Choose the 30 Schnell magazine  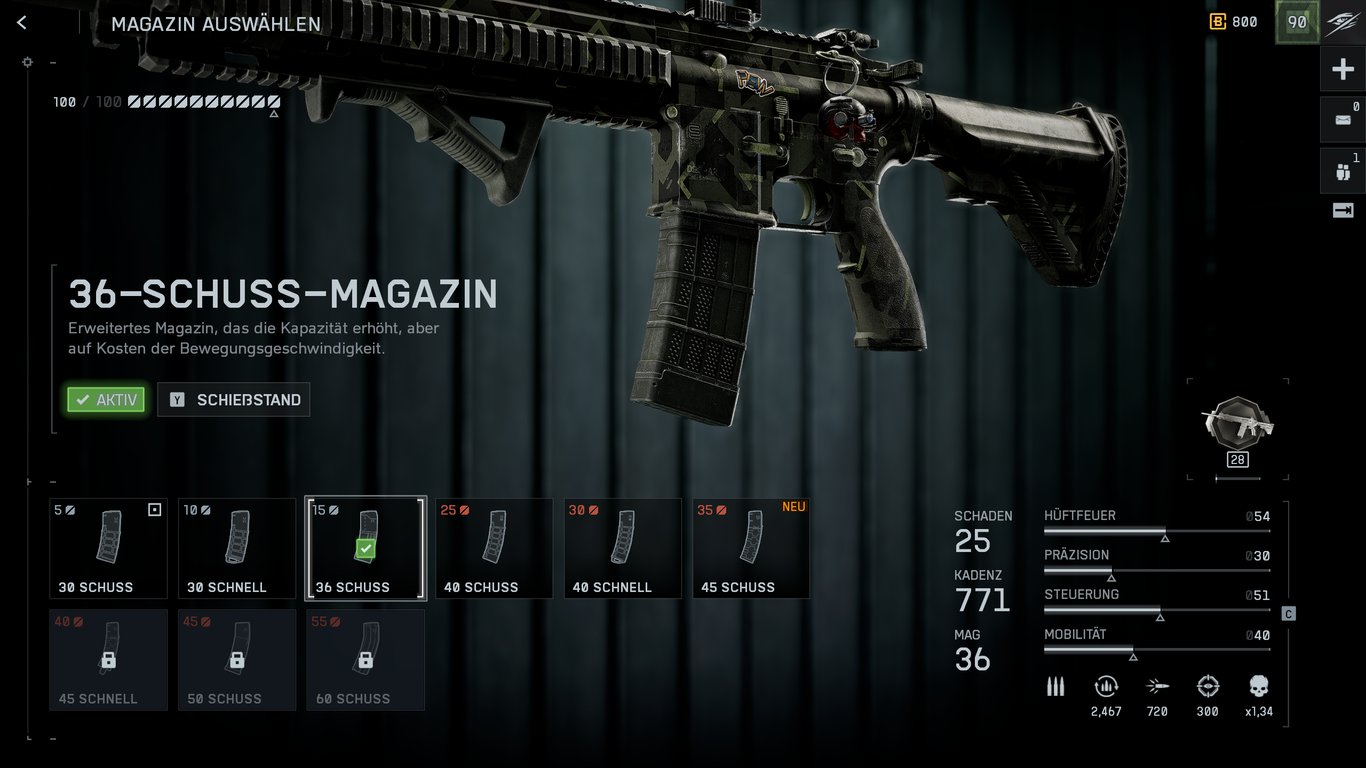[x=237, y=548]
